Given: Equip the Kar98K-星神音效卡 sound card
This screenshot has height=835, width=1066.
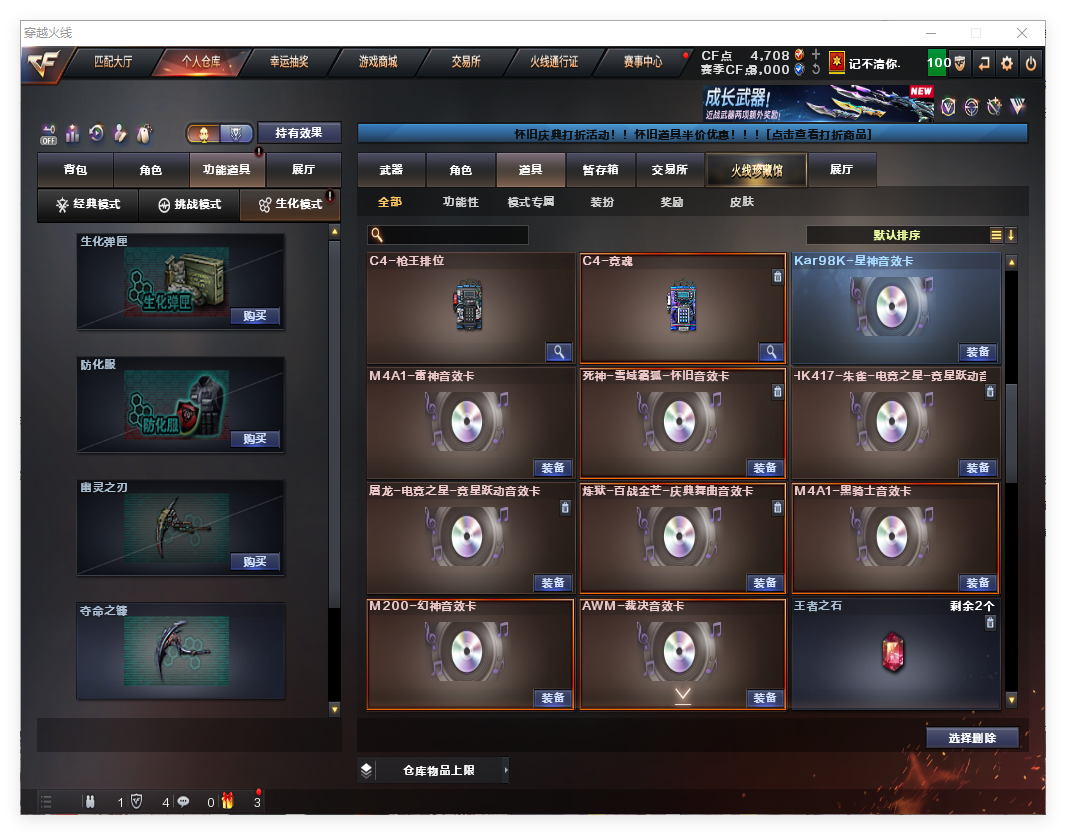Looking at the screenshot, I should [978, 352].
